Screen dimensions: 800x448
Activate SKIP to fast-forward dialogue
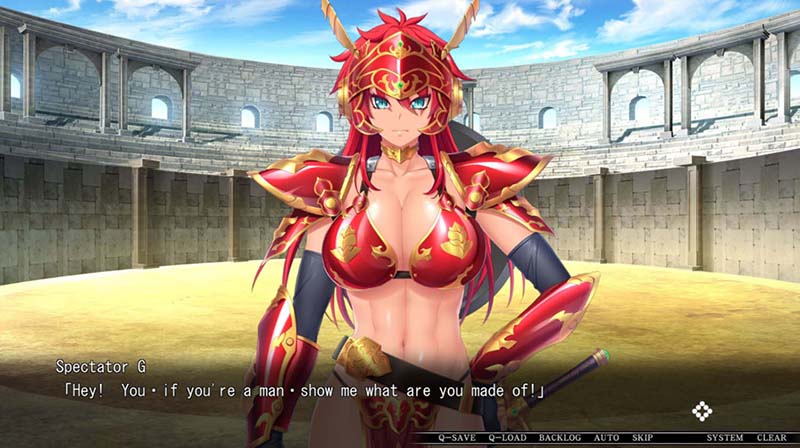(643, 438)
